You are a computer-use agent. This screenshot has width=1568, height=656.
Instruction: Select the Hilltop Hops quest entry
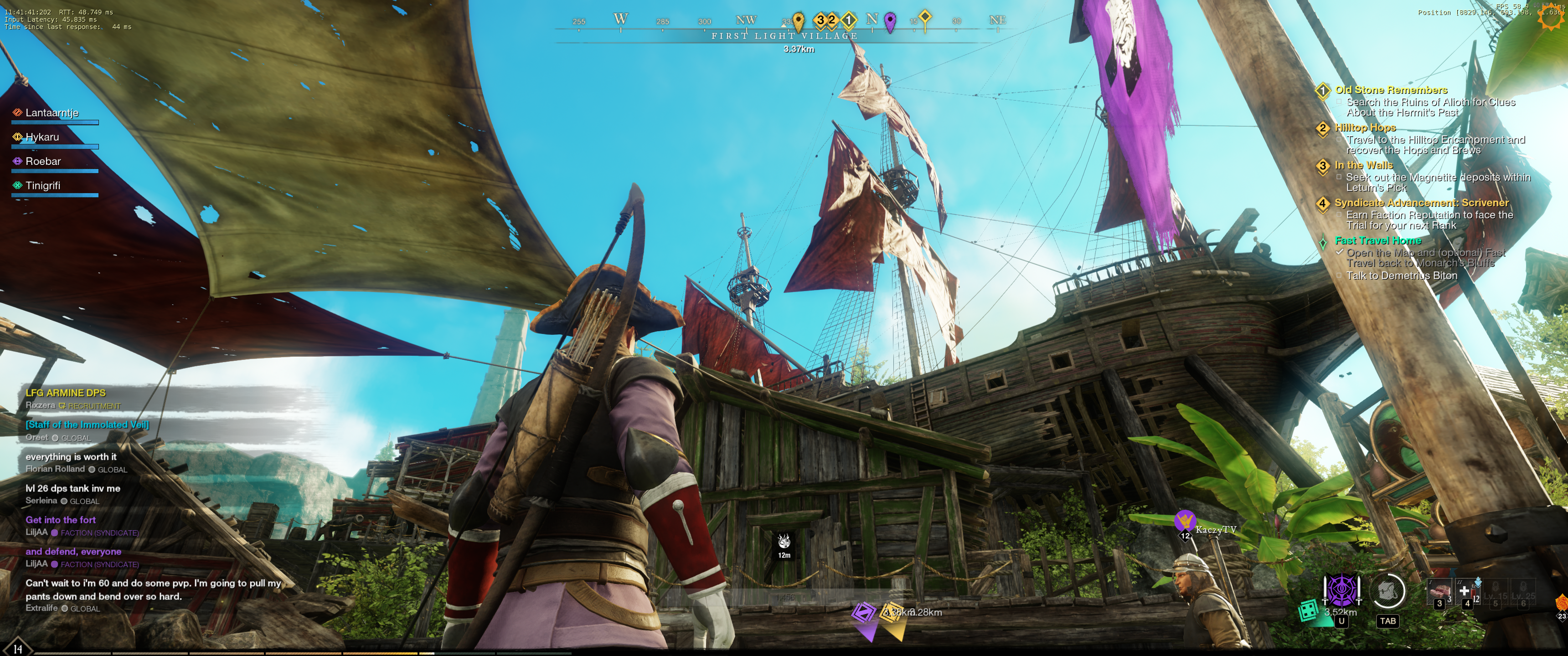[x=1365, y=128]
